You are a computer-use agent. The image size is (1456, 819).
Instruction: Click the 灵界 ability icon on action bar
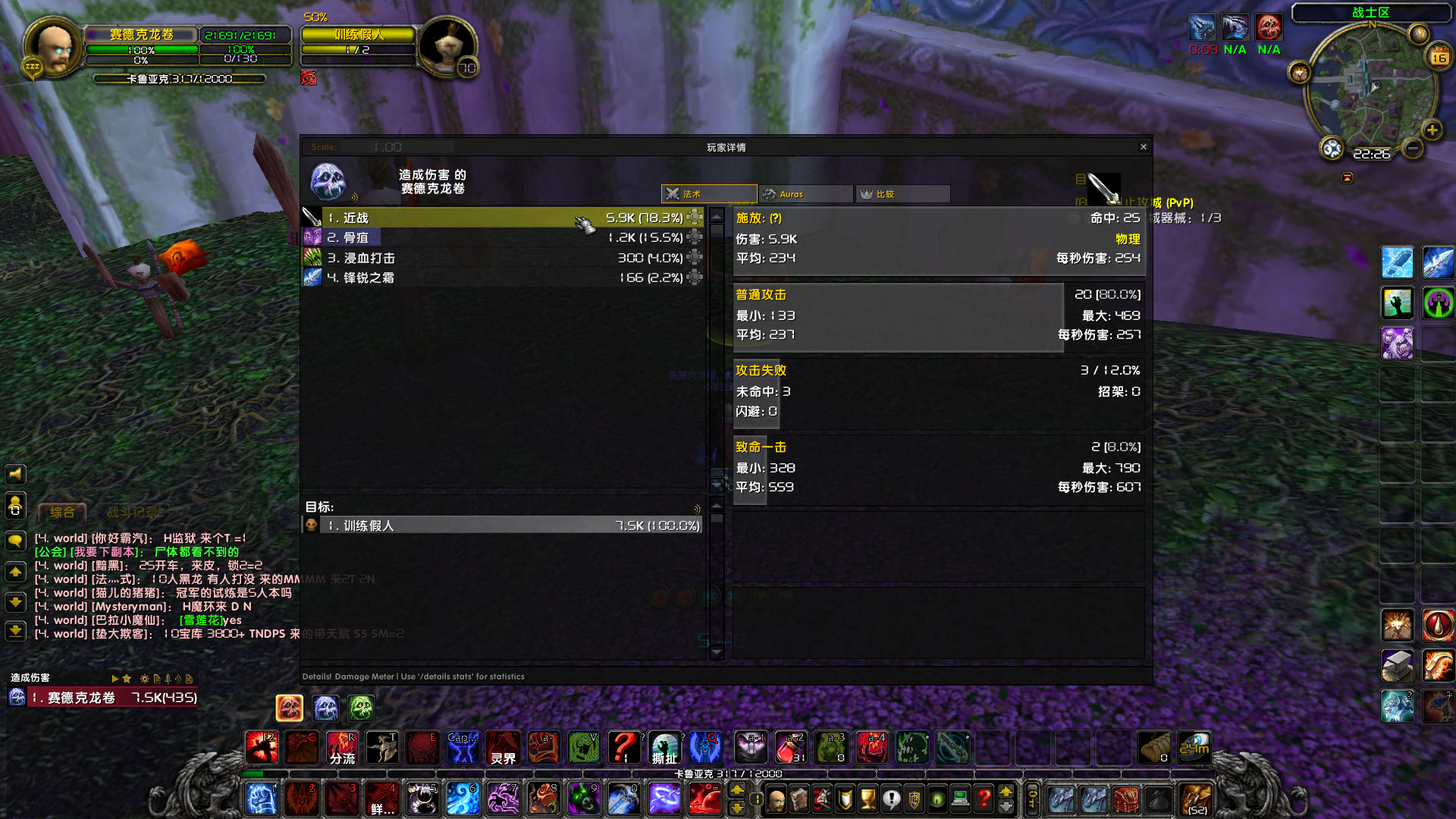click(504, 748)
